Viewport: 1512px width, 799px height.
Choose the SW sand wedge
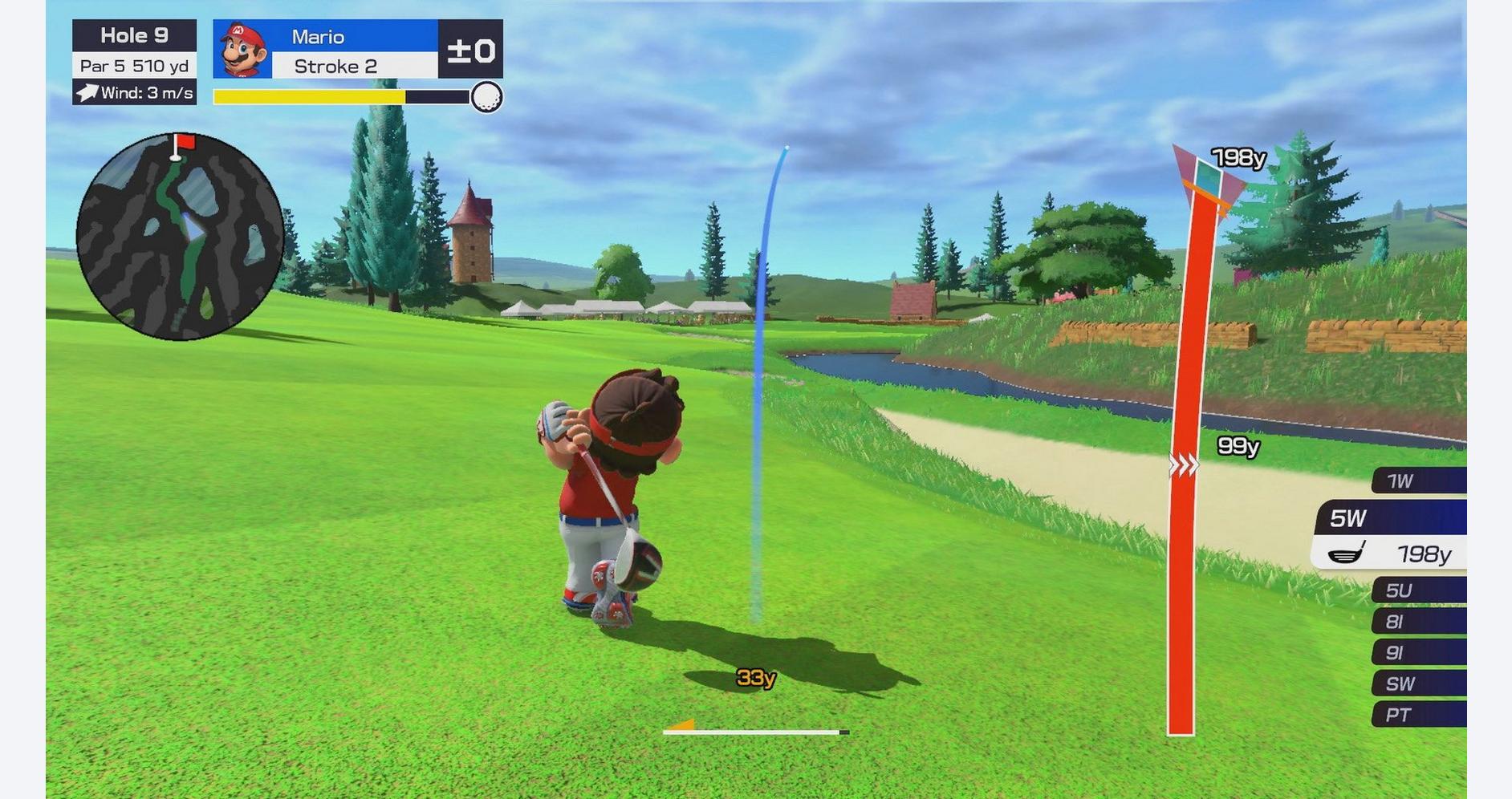tap(1417, 684)
